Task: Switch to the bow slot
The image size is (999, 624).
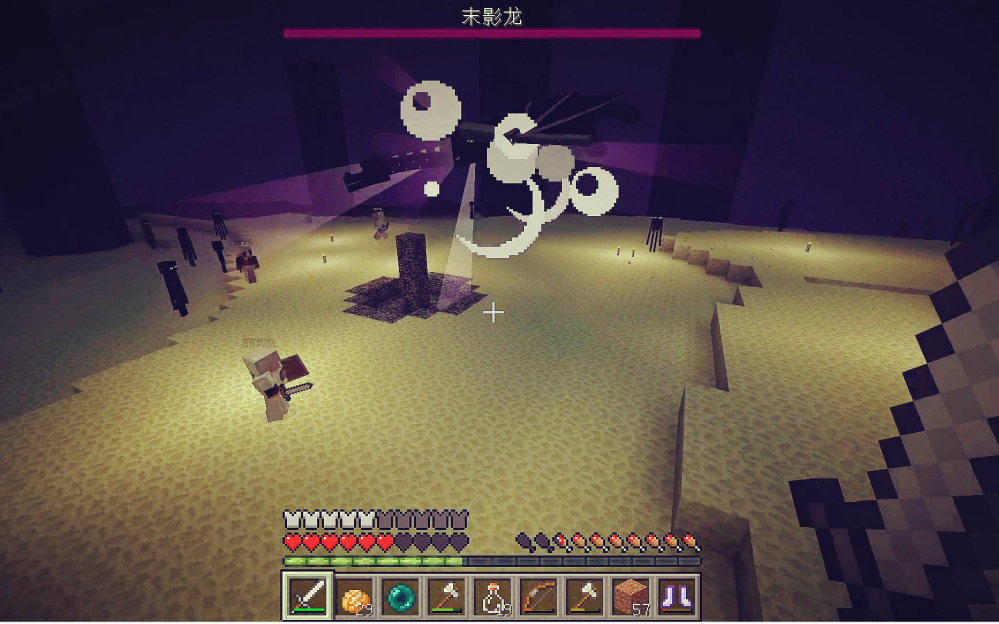Action: (539, 596)
